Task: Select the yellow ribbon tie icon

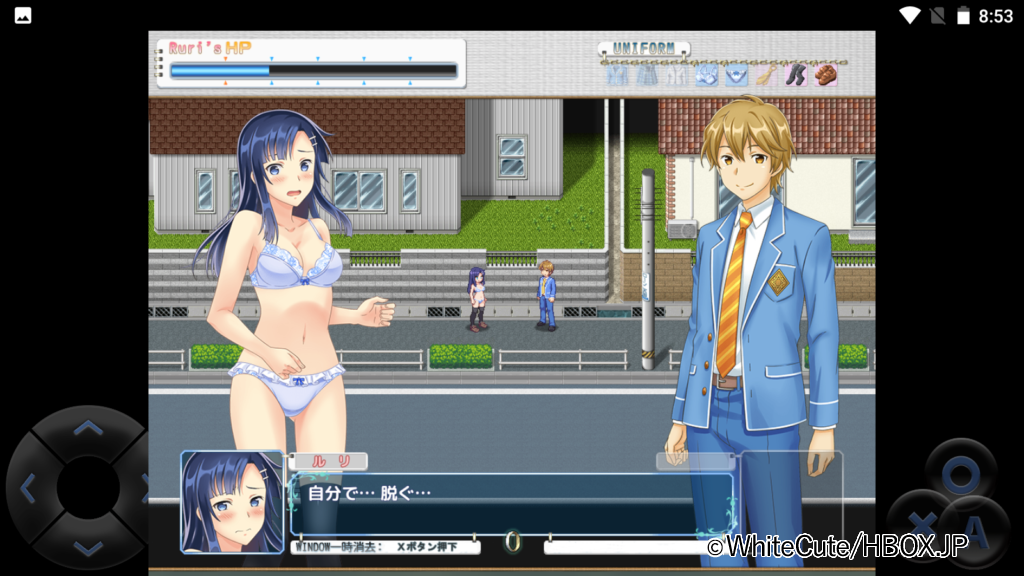Action: pos(765,75)
